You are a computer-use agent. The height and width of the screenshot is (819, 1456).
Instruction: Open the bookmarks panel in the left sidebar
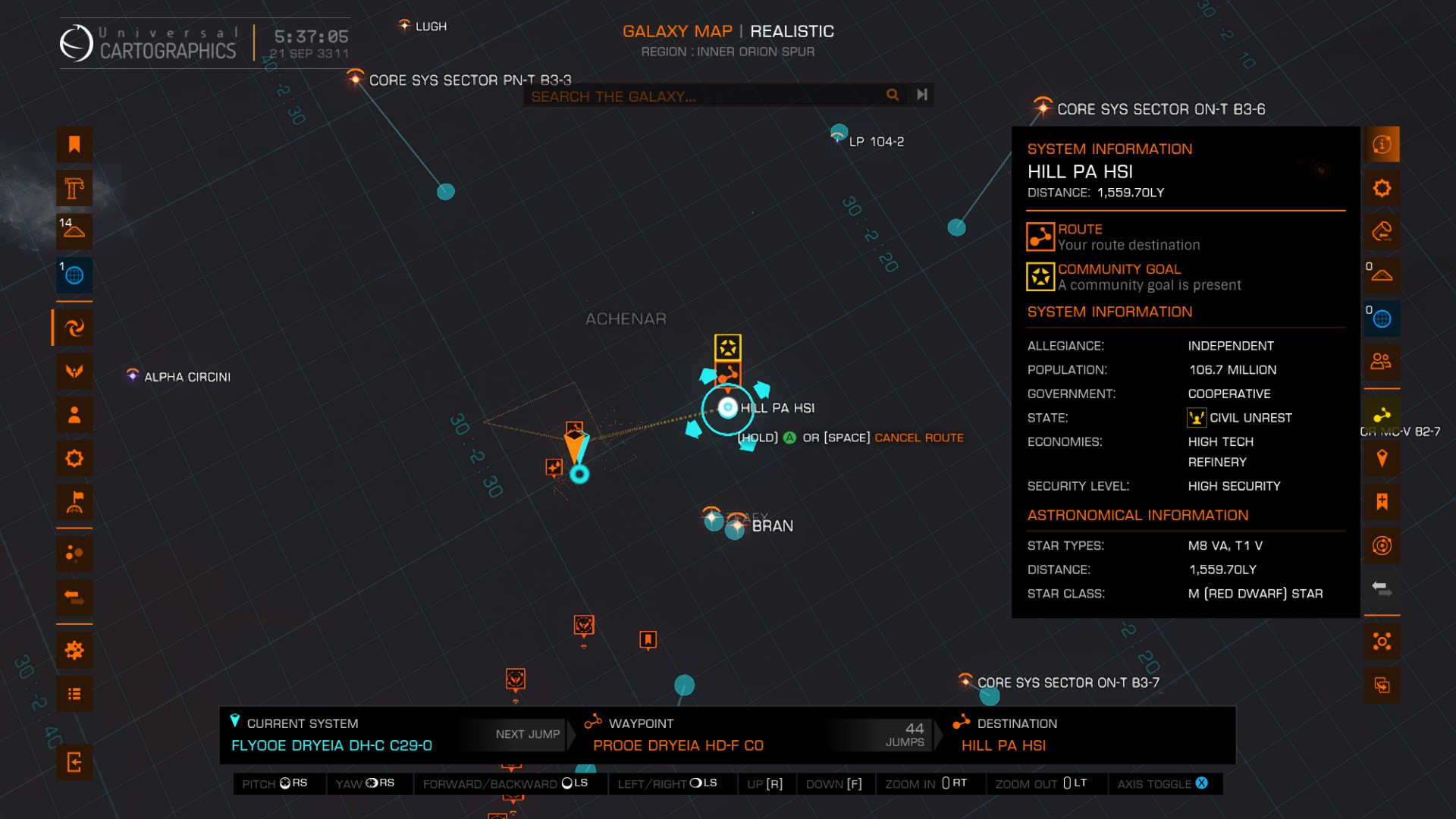tap(74, 144)
